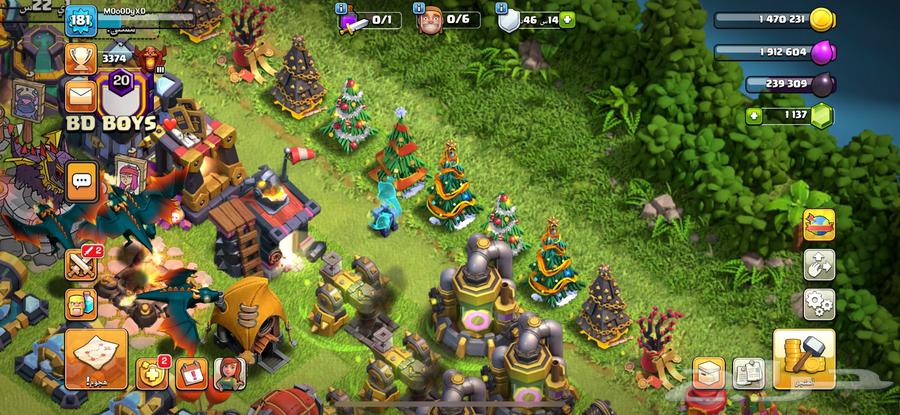Open the mail inbox envelope
The width and height of the screenshot is (900, 415).
(80, 97)
